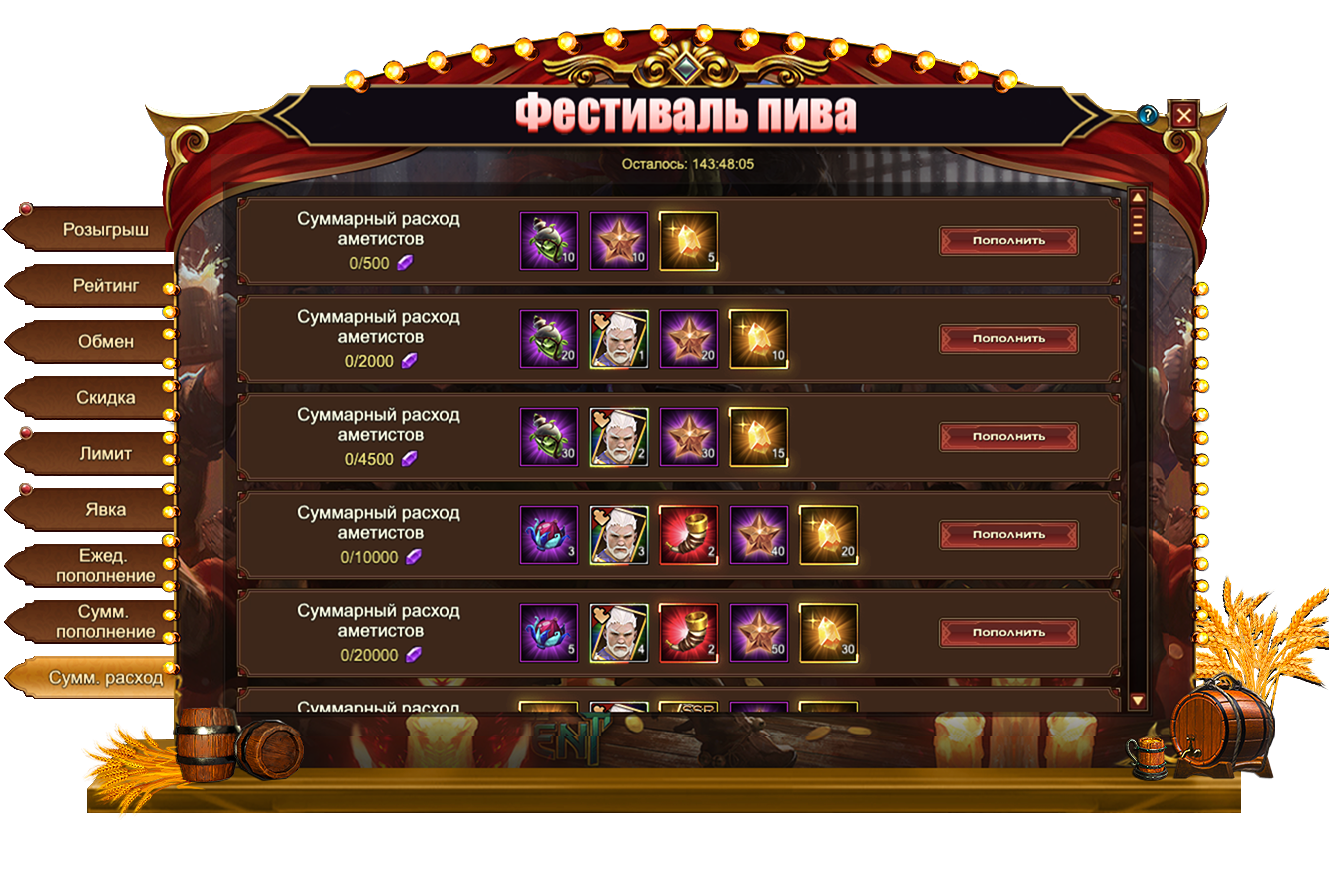The height and width of the screenshot is (870, 1329).
Task: Click Пополнить for the 0/500 amethyst reward
Action: coord(1008,241)
